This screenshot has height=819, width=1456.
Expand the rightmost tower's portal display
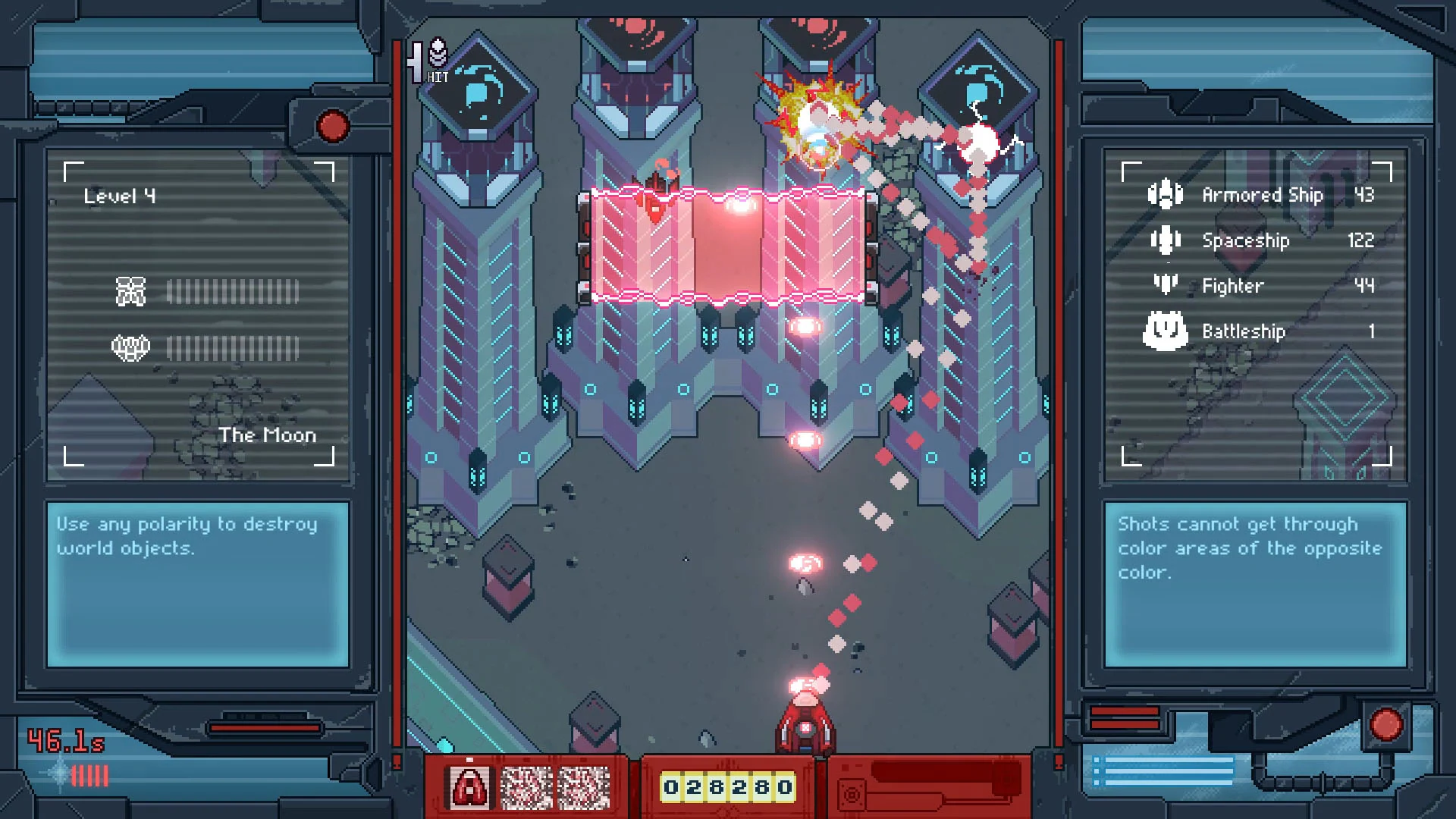click(x=978, y=93)
